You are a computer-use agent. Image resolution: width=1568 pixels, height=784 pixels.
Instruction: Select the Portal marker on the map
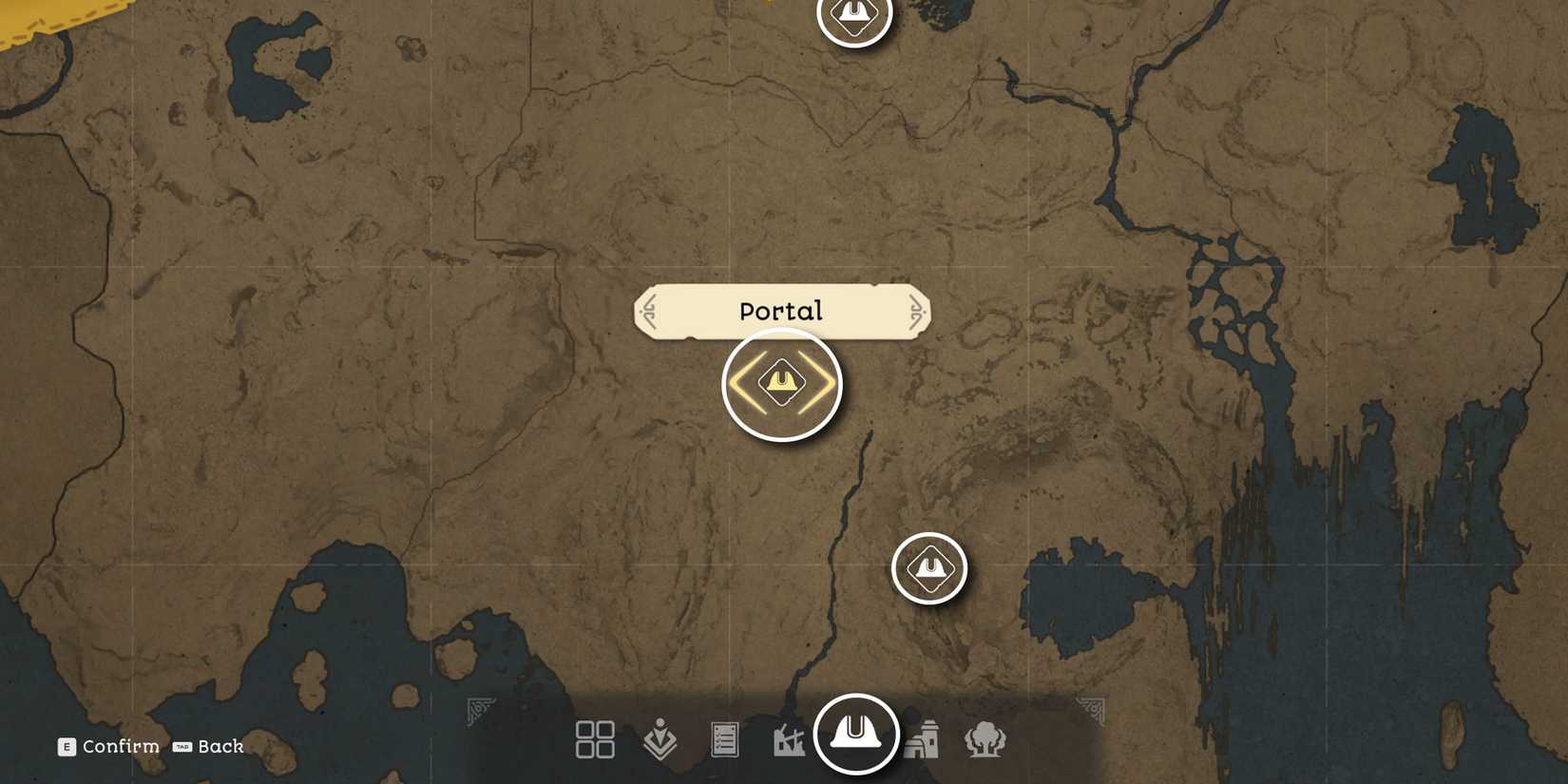779,382
